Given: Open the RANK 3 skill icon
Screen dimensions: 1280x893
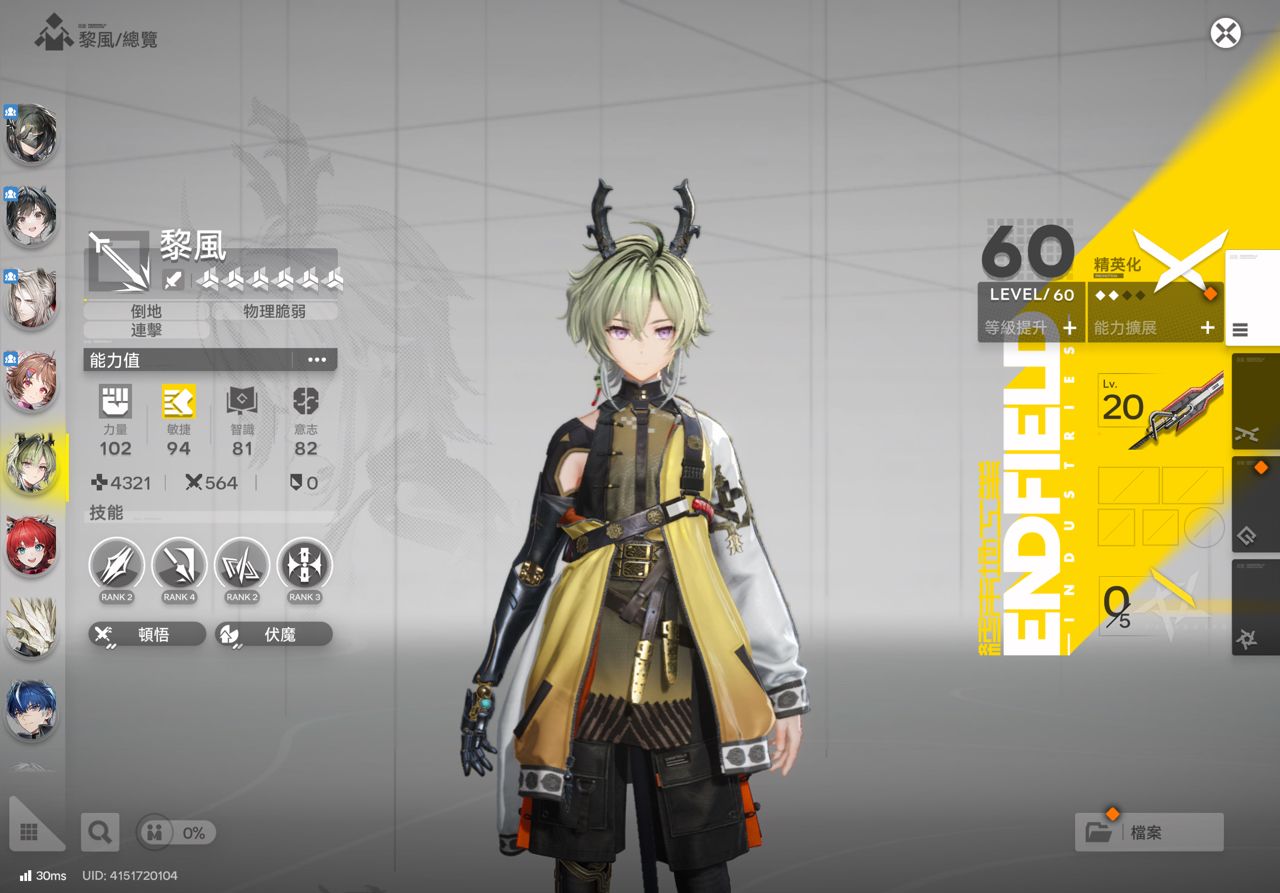Looking at the screenshot, I should [304, 566].
